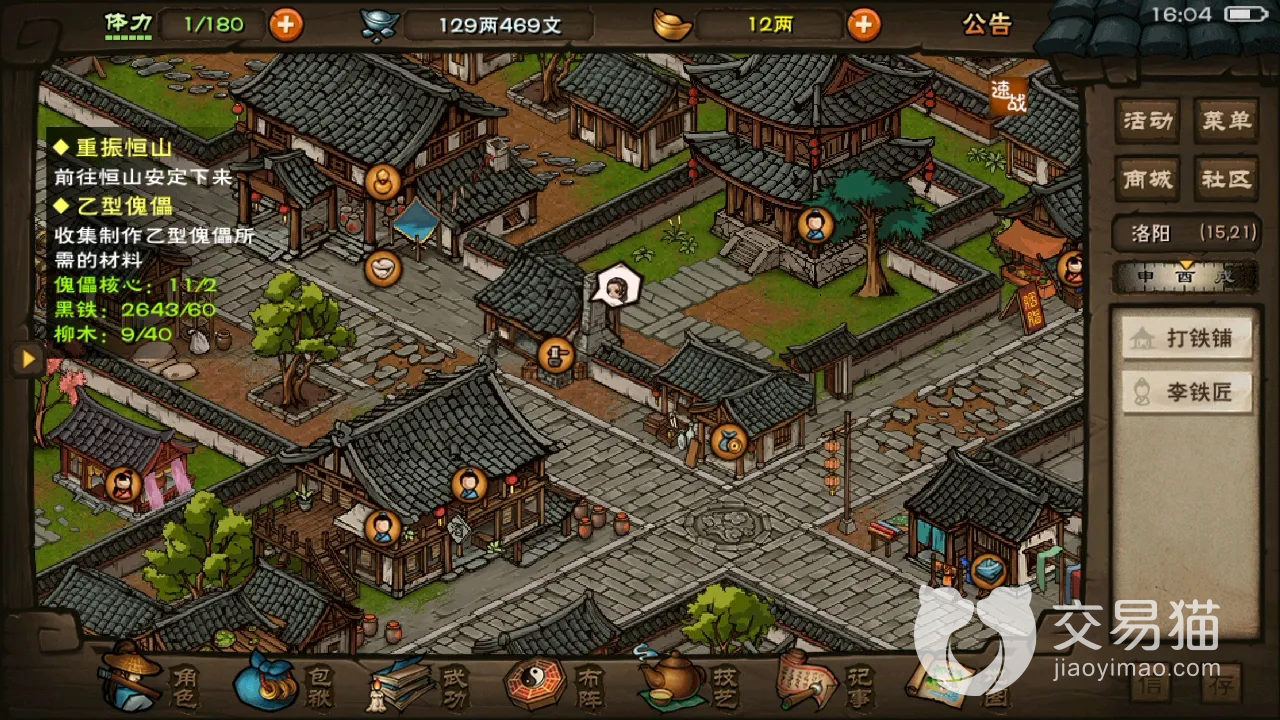Click the 酉 marker on the time dial
The image size is (1280, 720).
pos(1187,275)
